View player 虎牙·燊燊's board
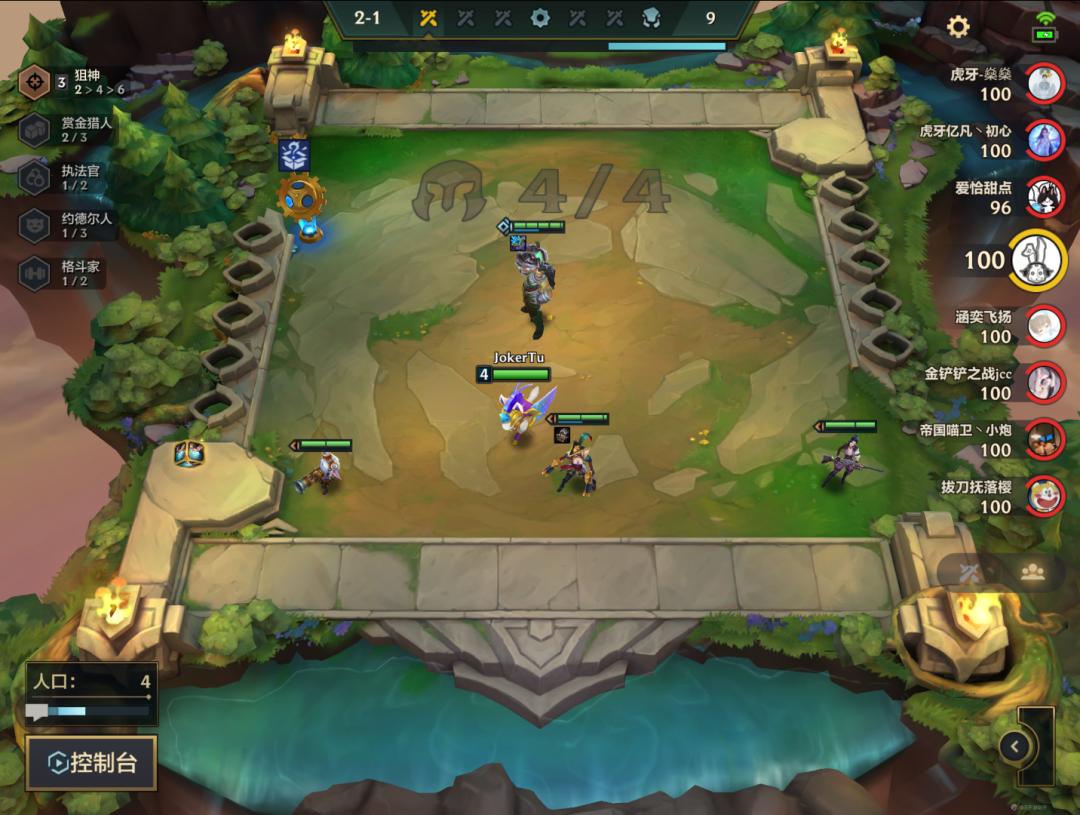1080x815 pixels. [x=1045, y=83]
